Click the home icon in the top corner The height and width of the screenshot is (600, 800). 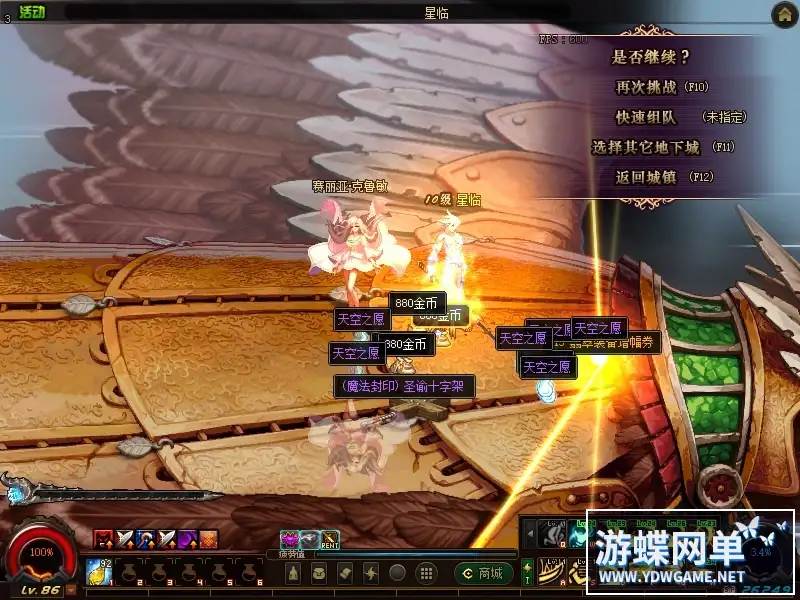click(x=784, y=13)
